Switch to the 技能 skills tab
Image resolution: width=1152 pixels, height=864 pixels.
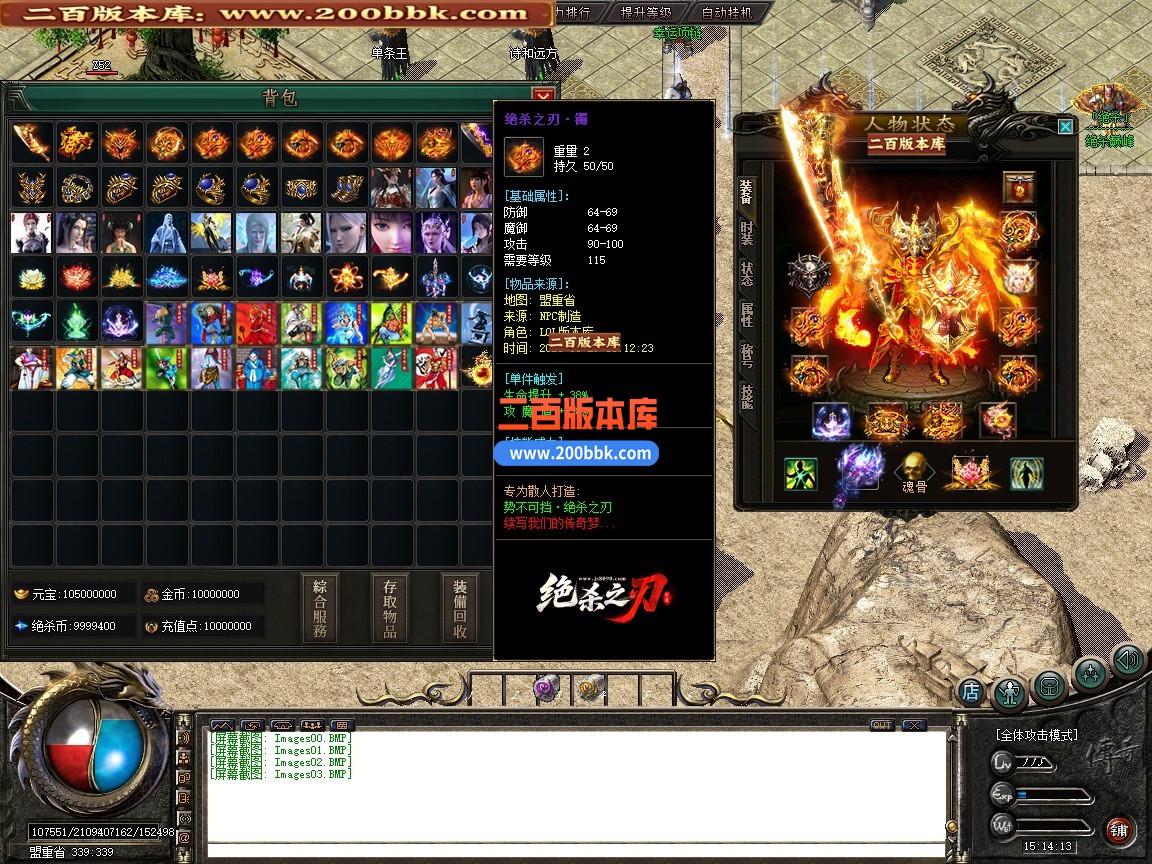point(746,397)
